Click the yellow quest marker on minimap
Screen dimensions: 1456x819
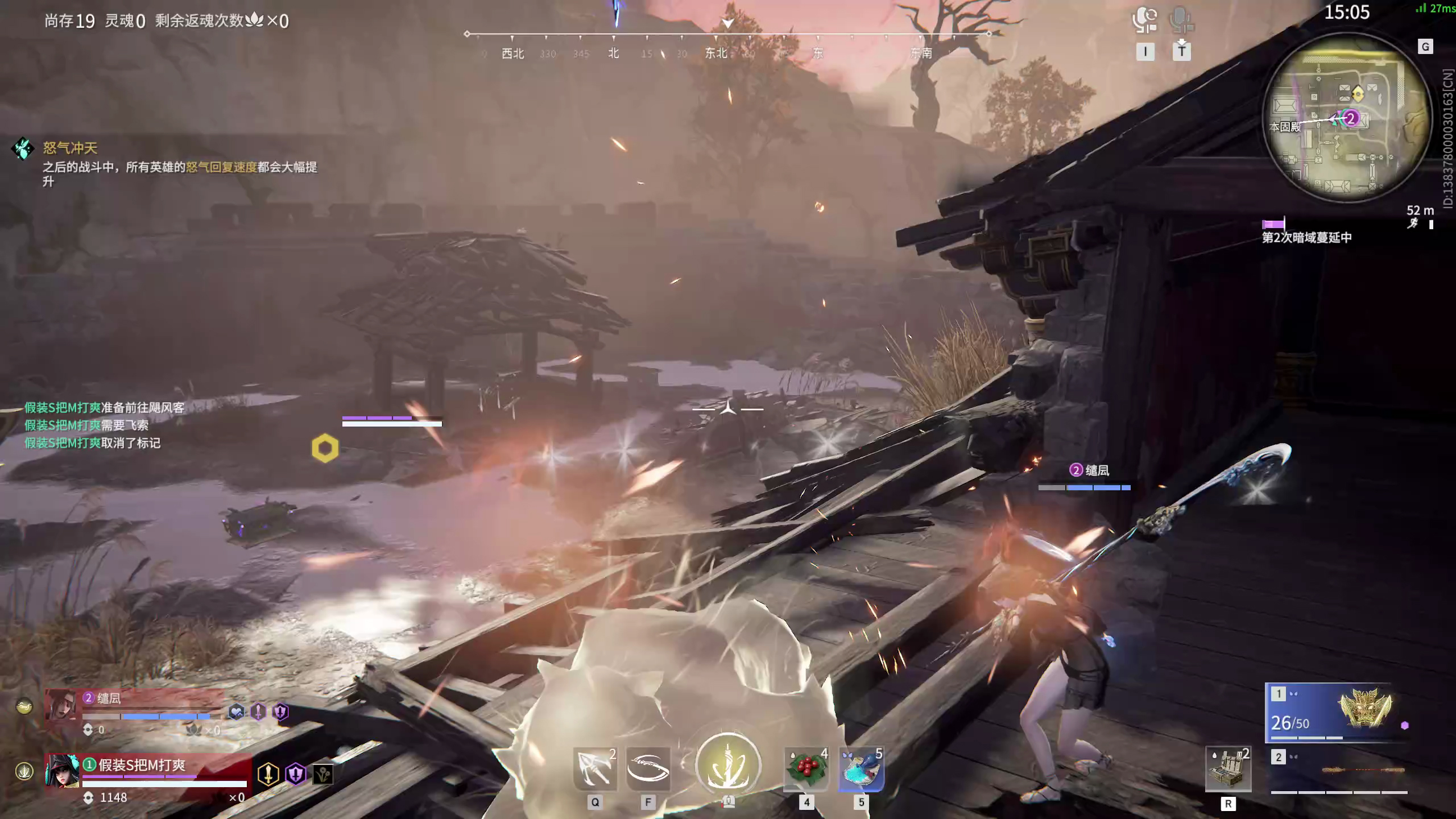1358,93
